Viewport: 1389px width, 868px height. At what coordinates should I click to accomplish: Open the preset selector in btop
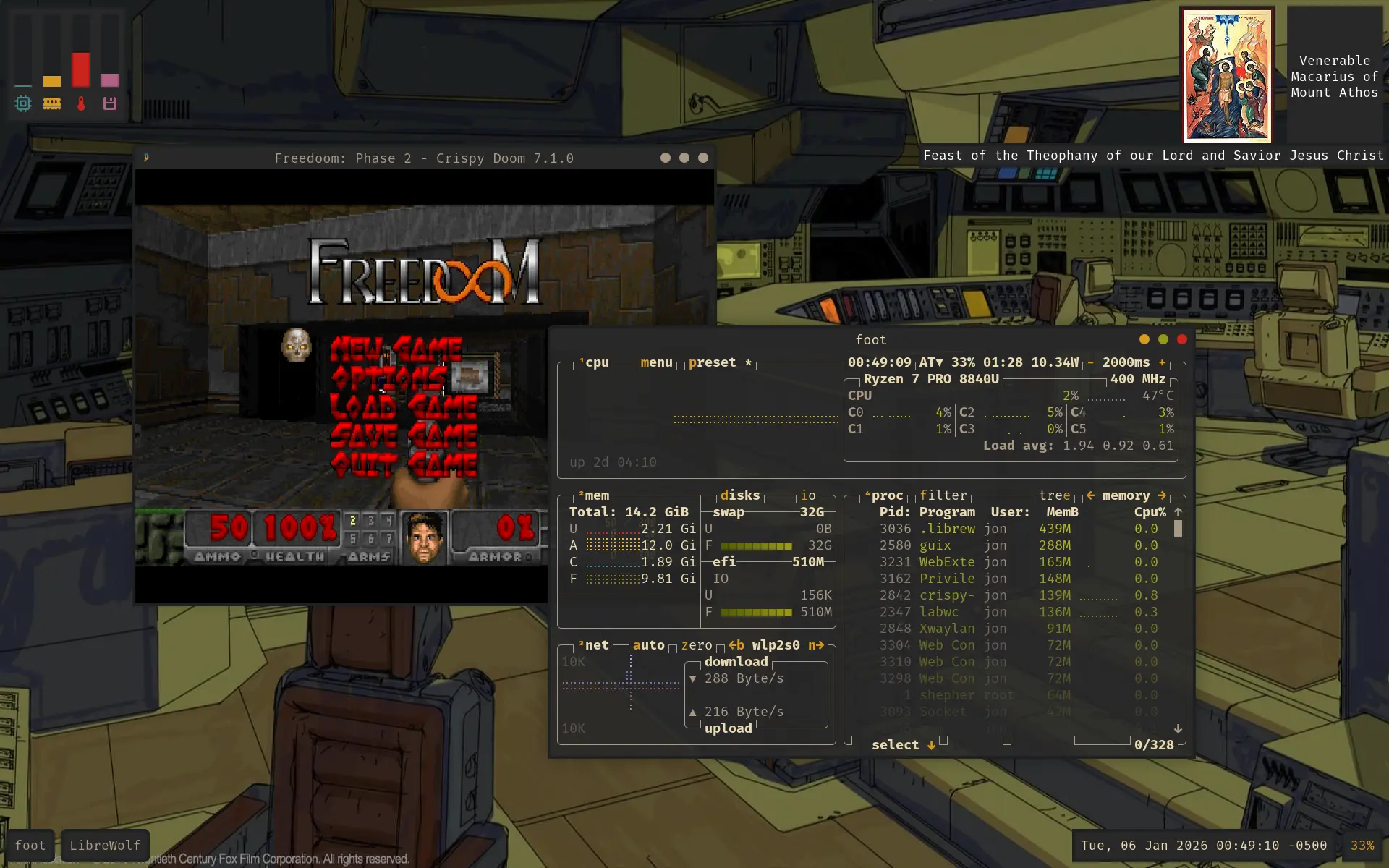pos(713,362)
